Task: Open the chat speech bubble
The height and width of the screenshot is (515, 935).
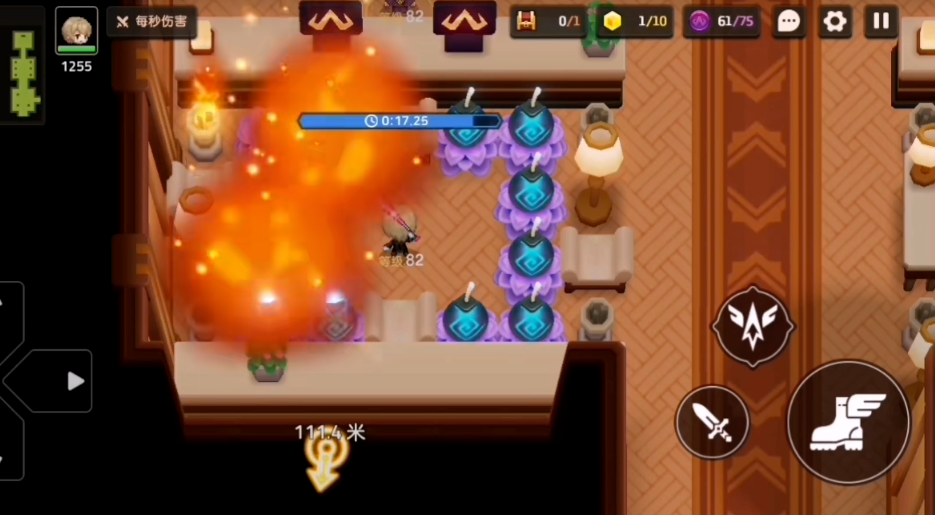Action: click(x=788, y=21)
